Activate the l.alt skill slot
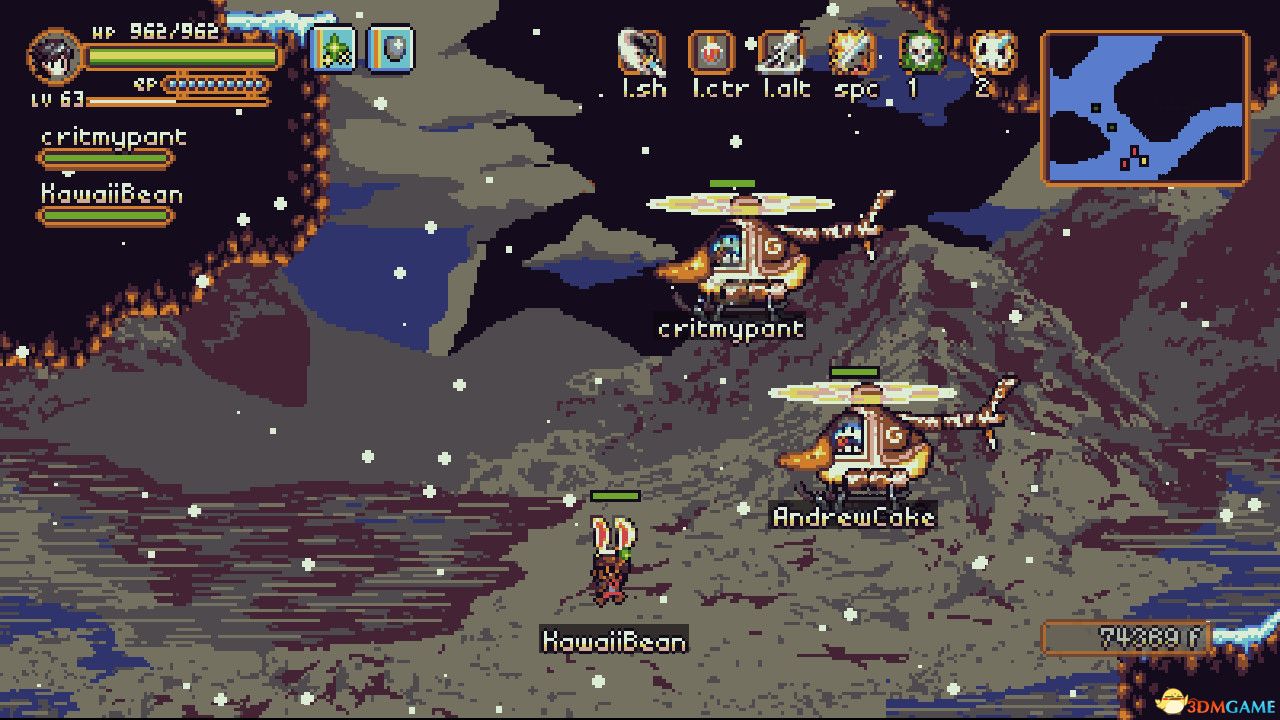This screenshot has height=720, width=1280. (782, 52)
